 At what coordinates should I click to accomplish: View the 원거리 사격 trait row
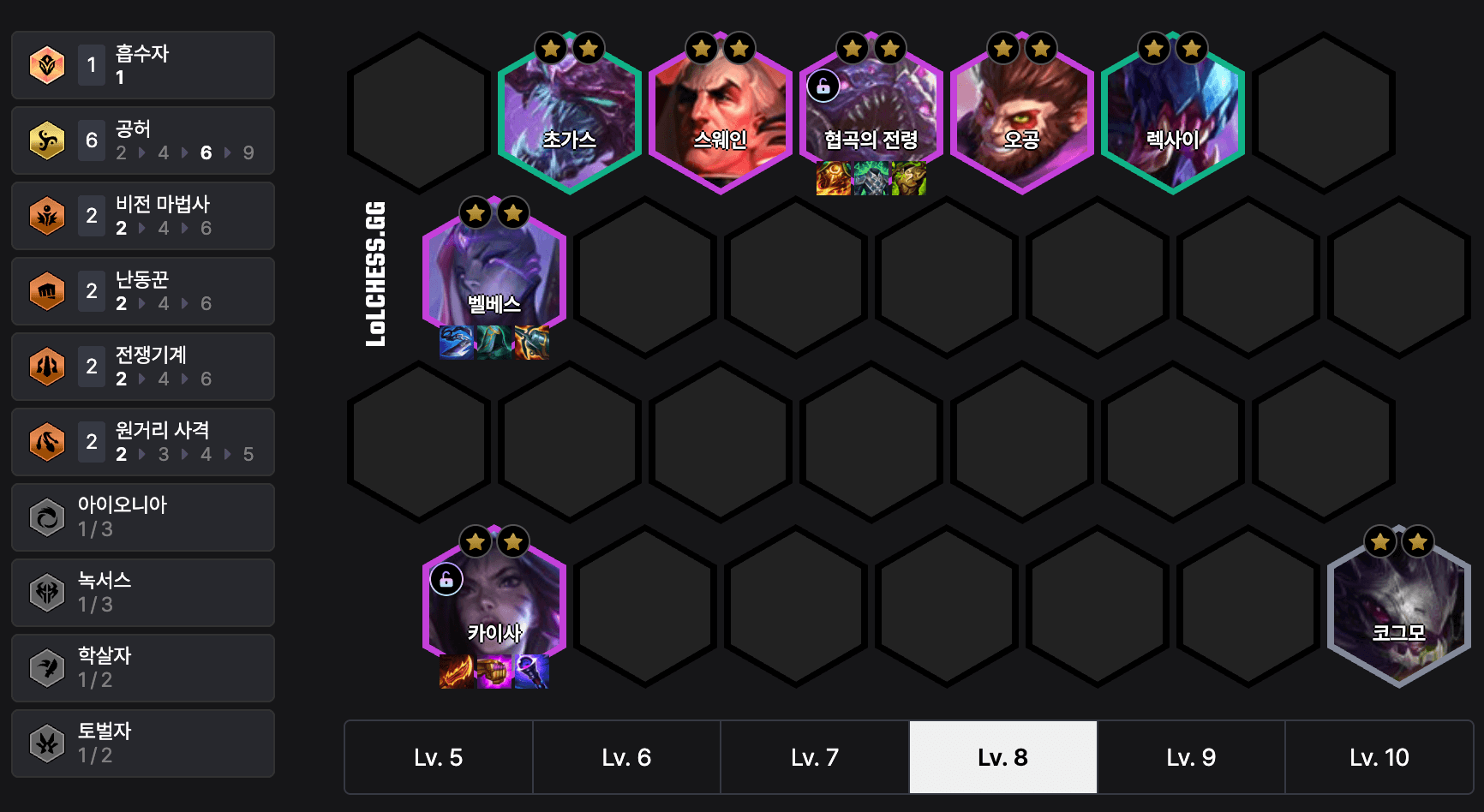point(143,442)
